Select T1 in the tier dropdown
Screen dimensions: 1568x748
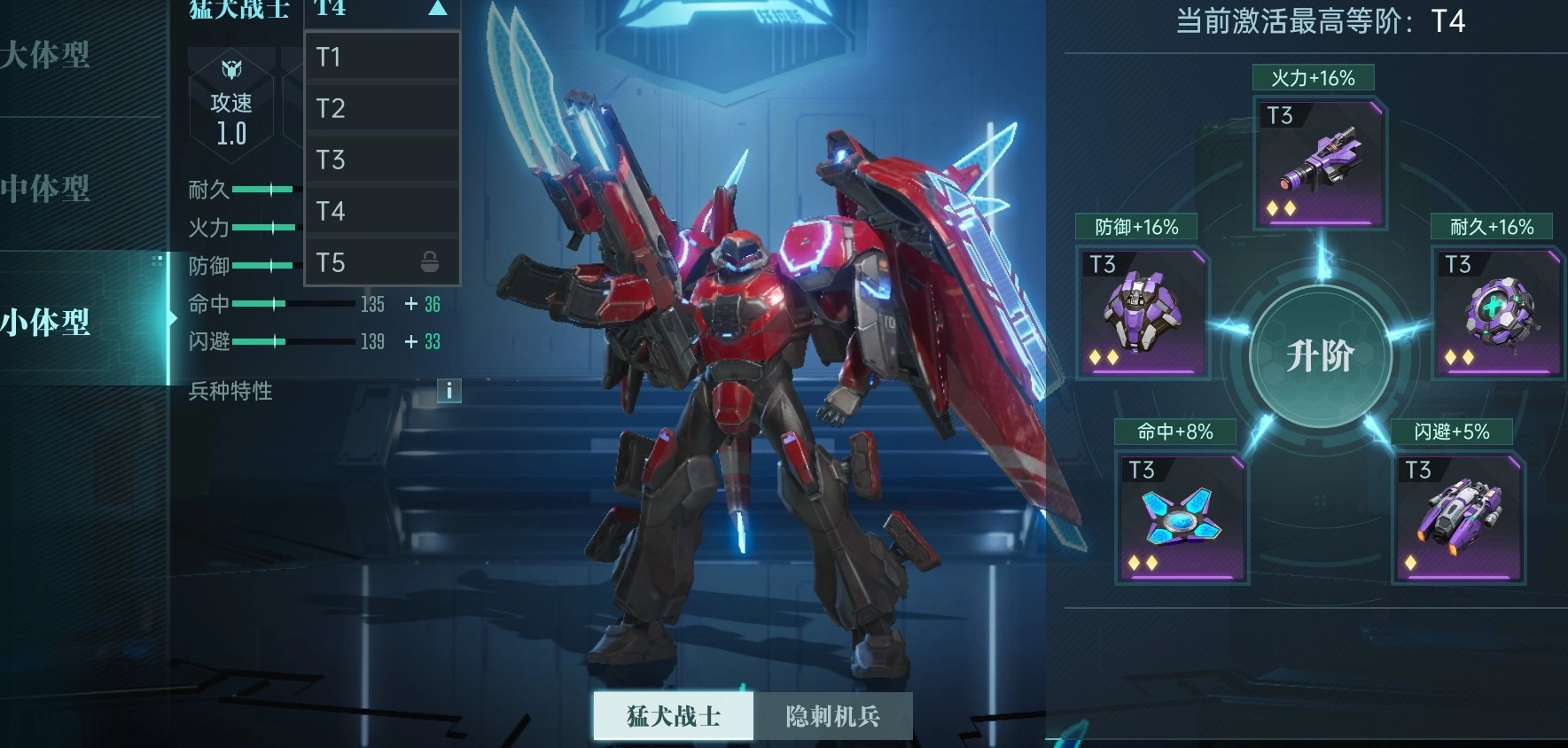(x=381, y=58)
